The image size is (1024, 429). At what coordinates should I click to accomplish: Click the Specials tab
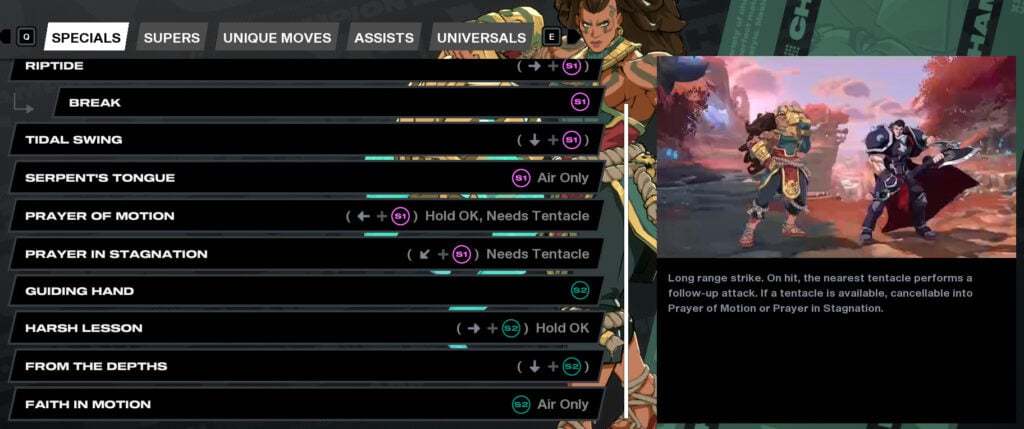click(86, 38)
